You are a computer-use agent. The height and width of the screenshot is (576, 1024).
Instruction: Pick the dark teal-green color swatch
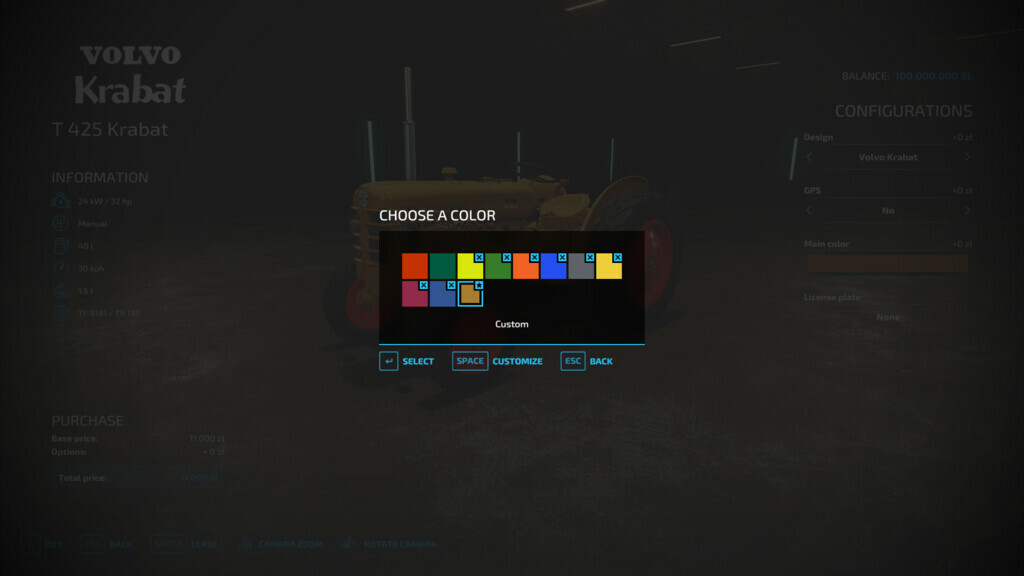(443, 266)
